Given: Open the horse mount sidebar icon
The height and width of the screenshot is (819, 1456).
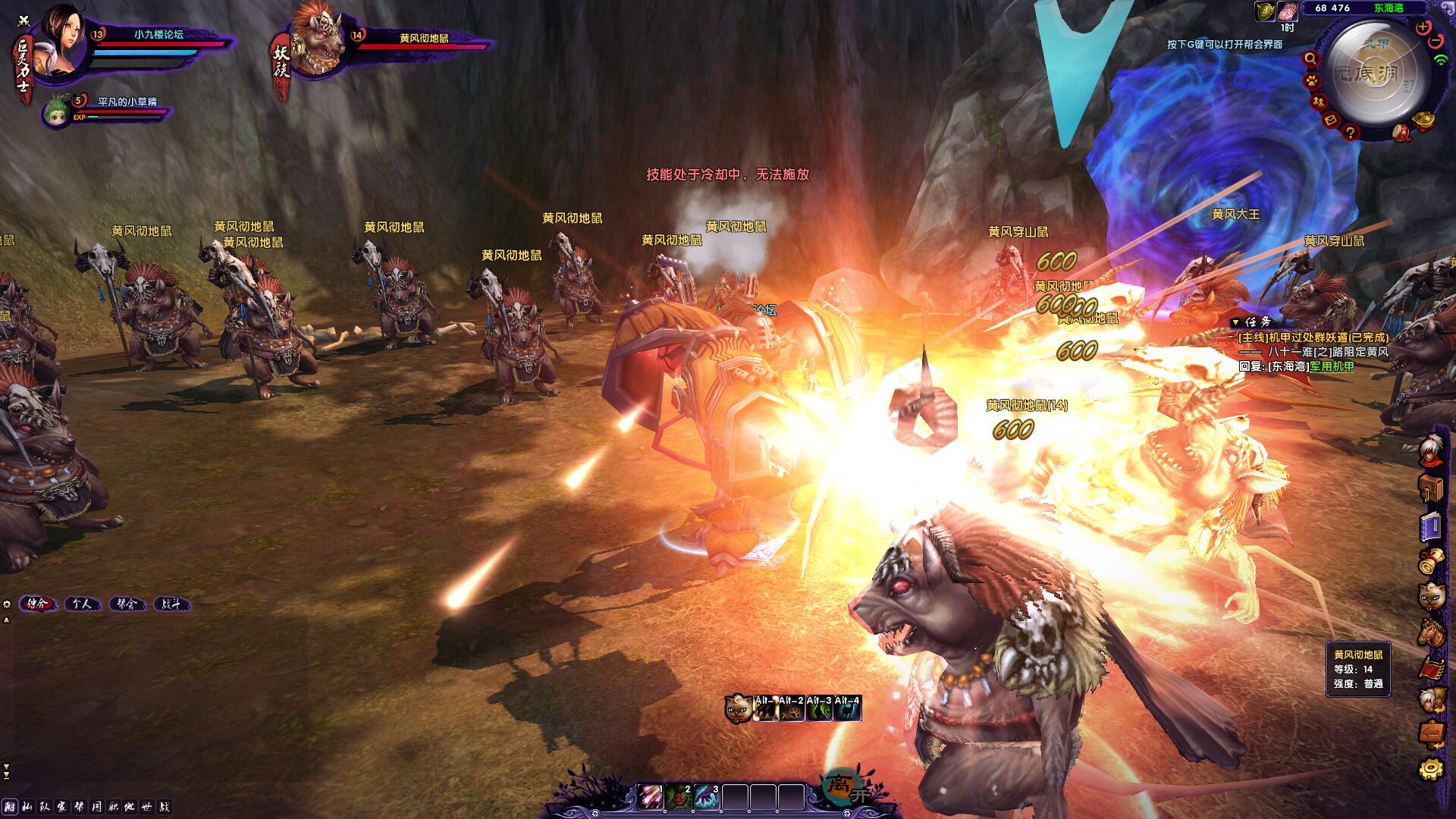Looking at the screenshot, I should 1432,632.
